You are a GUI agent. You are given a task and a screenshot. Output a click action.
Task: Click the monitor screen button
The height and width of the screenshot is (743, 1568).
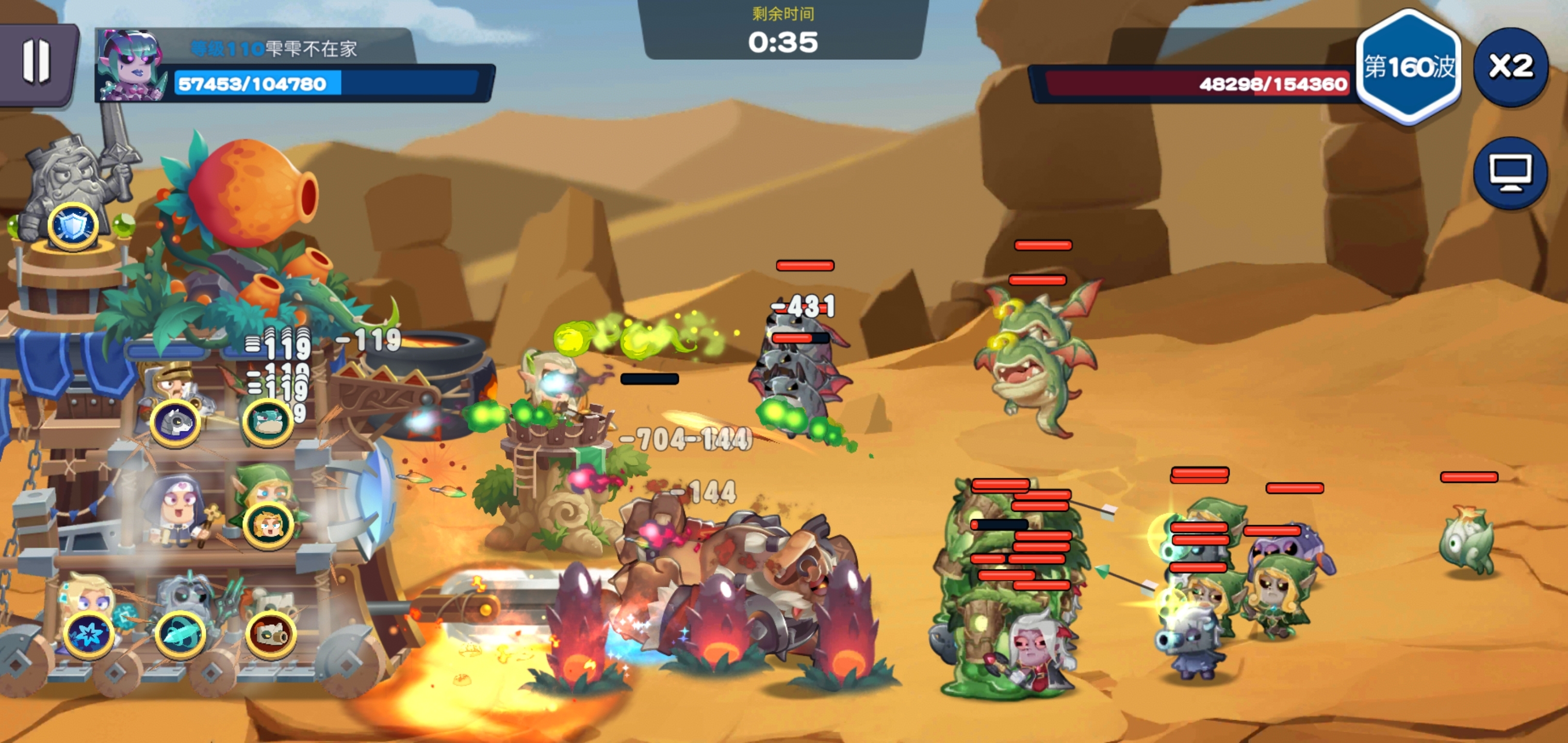click(x=1510, y=173)
